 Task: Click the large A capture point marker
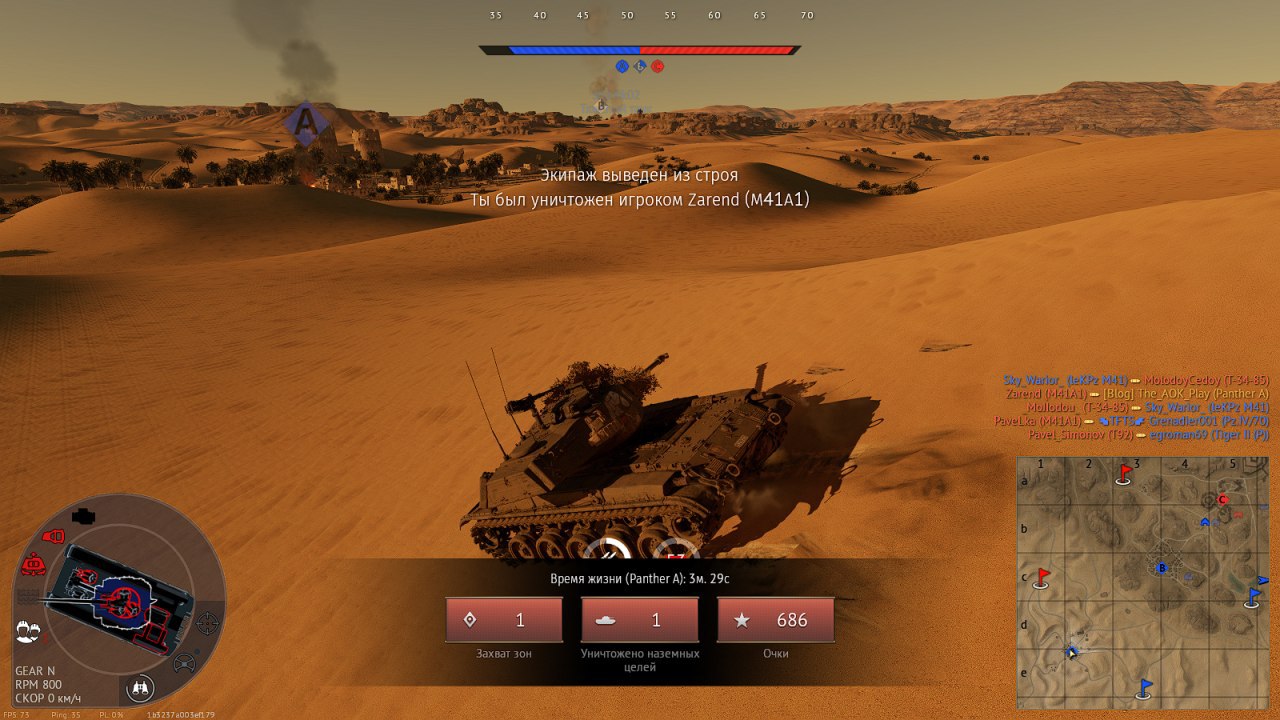pos(303,123)
